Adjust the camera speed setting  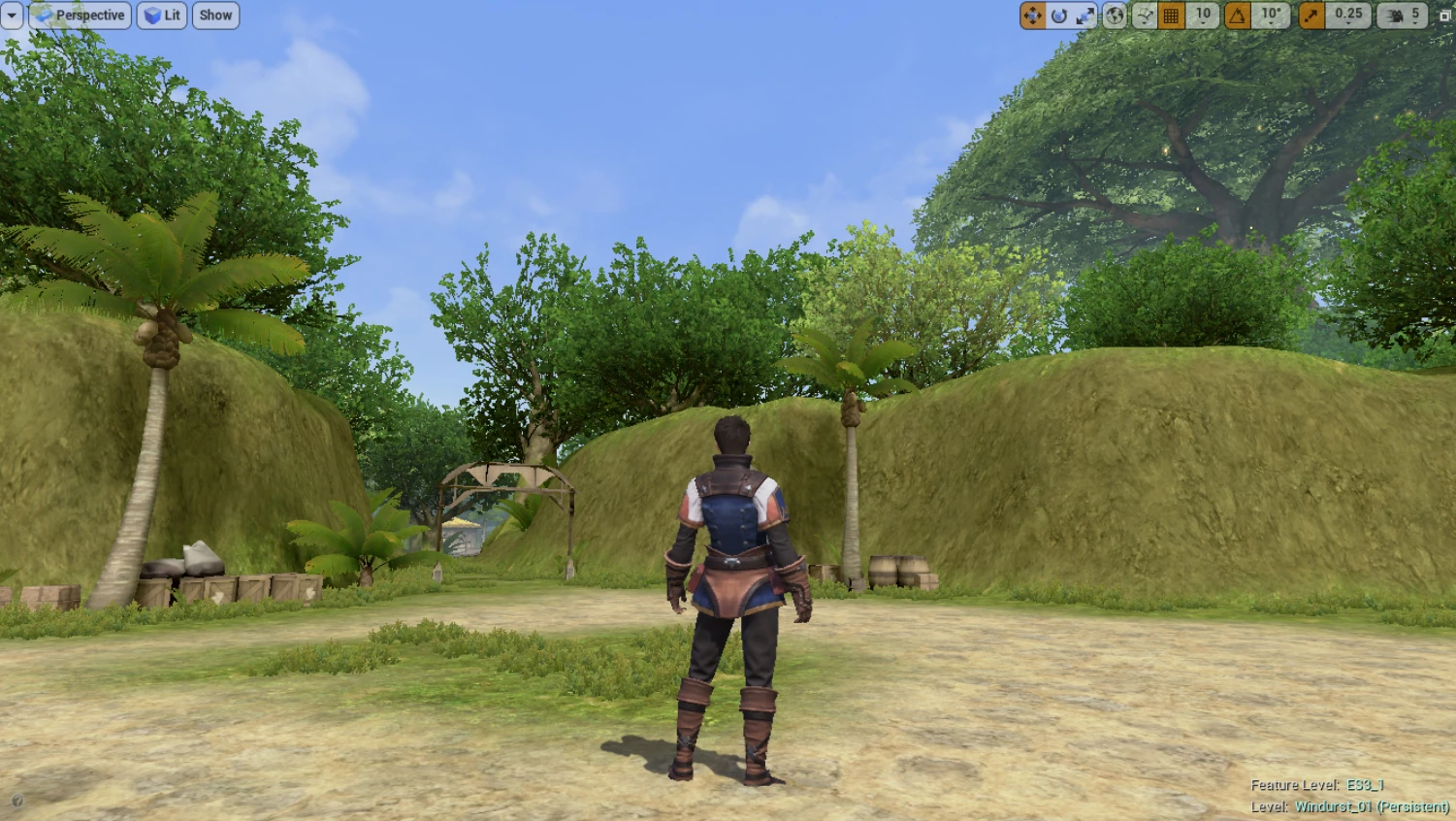point(1403,16)
